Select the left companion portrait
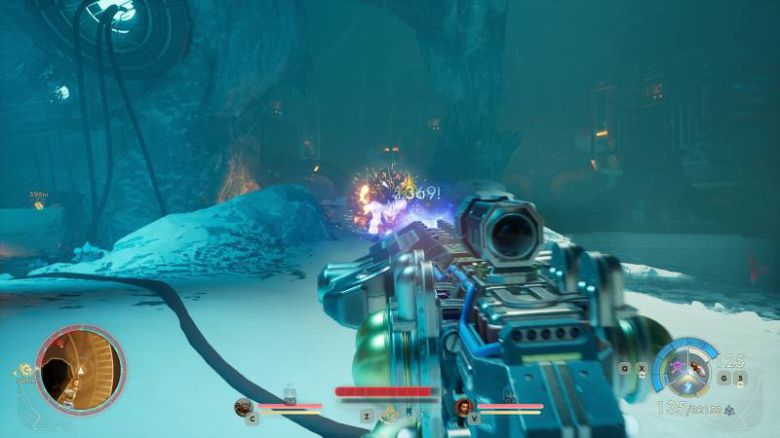 coord(243,406)
